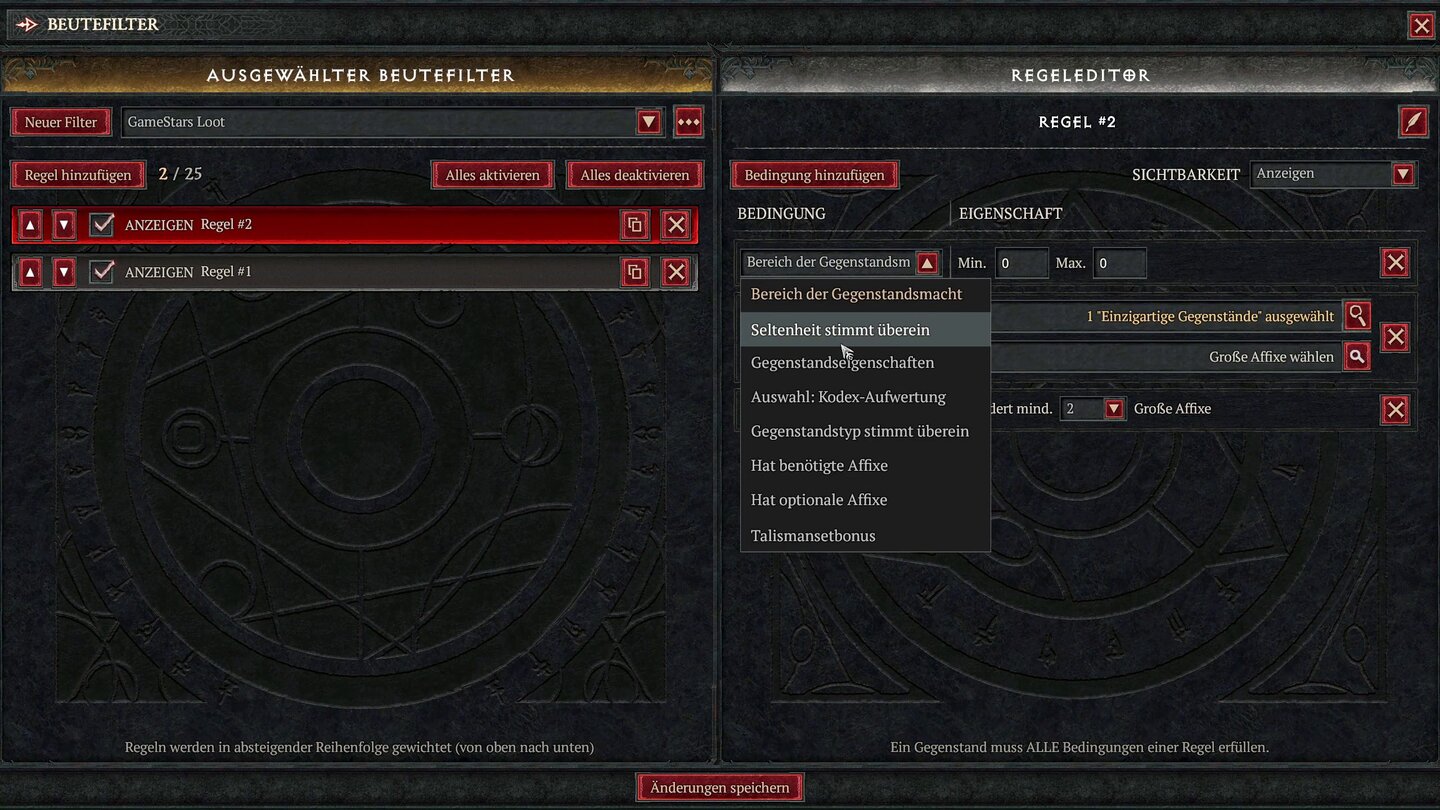Click the Änderungen speichern button
Screen dimensions: 1440x810
[x=719, y=787]
